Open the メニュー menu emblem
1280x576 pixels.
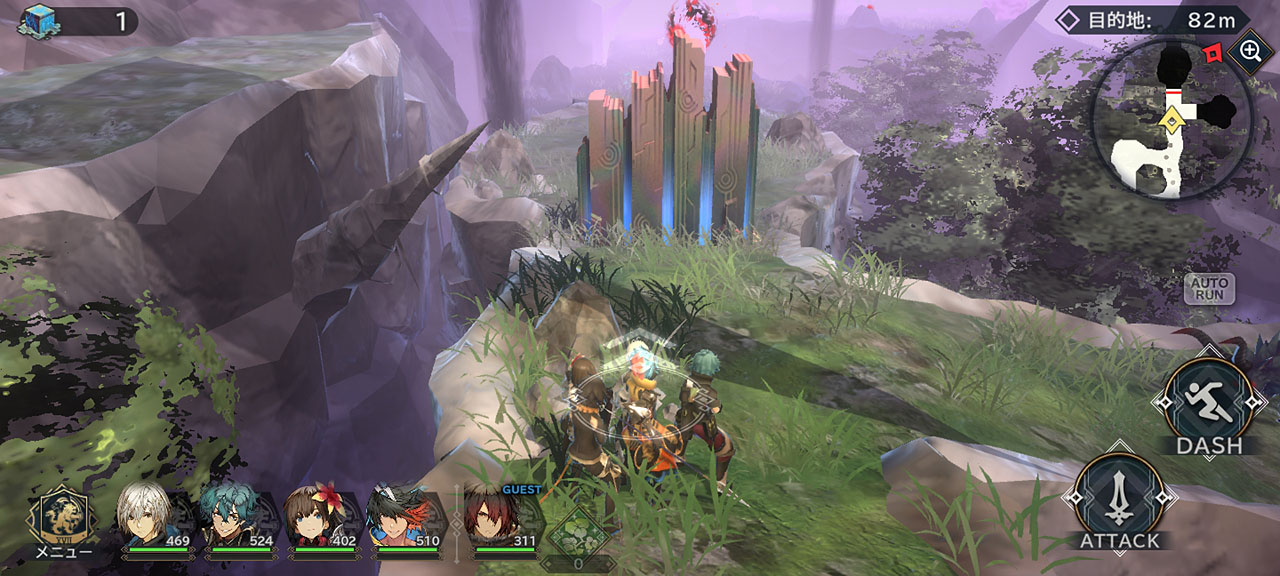tap(62, 517)
